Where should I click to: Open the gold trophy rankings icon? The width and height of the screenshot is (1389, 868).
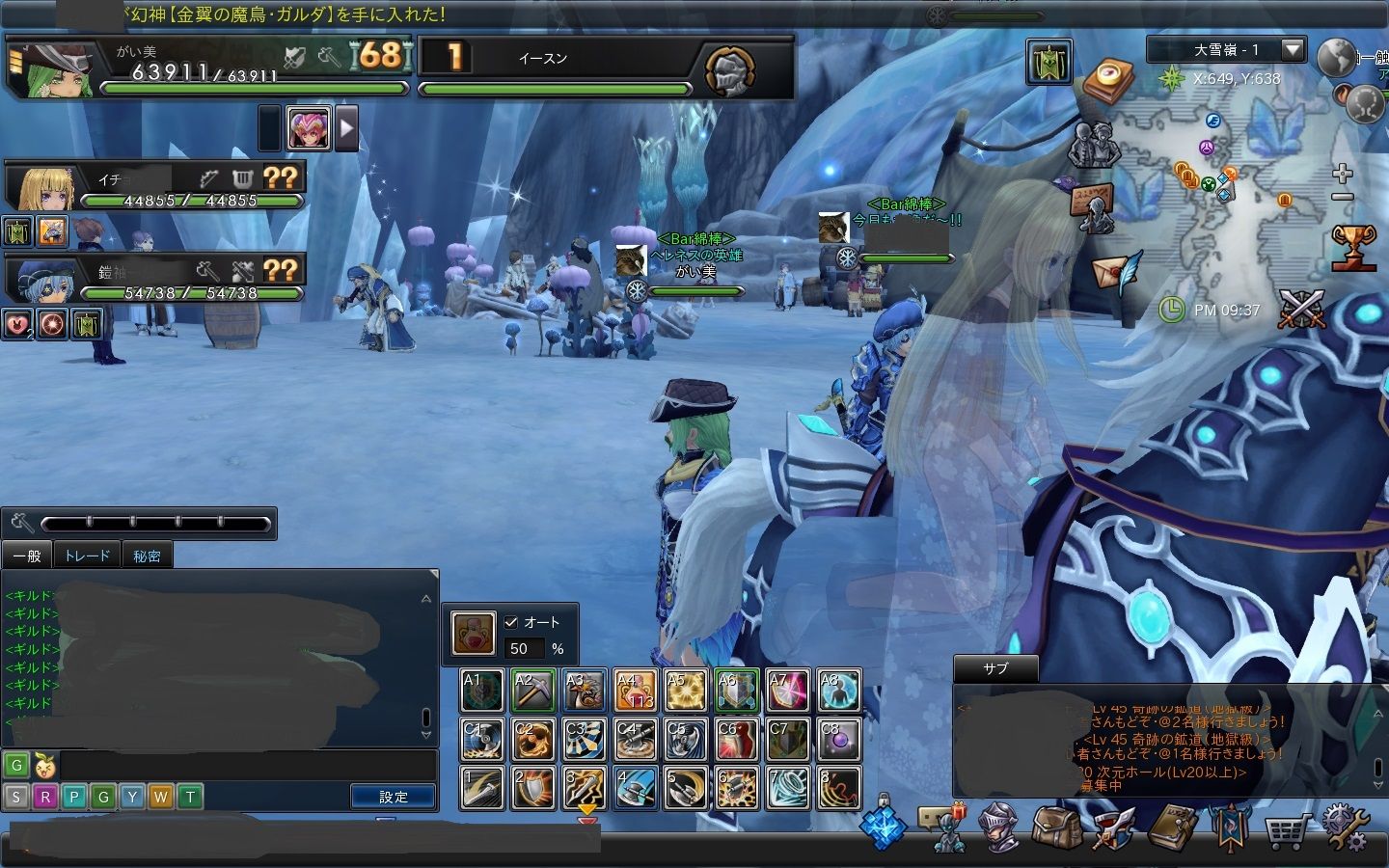click(1352, 247)
